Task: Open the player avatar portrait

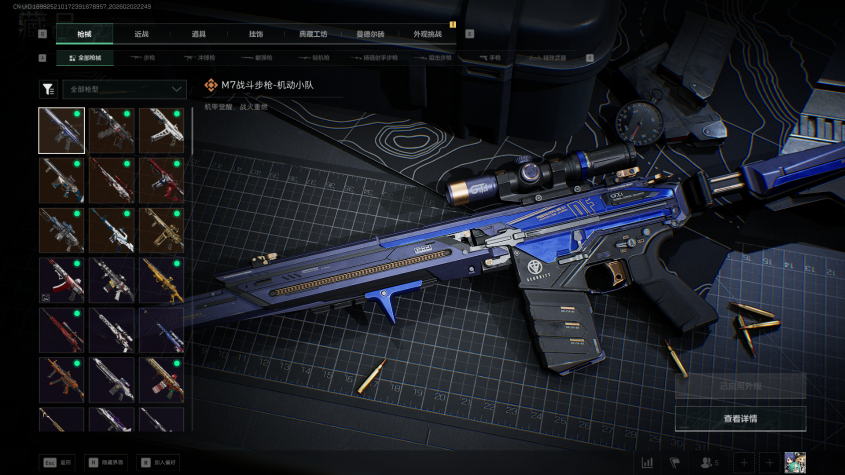Action: (x=796, y=462)
